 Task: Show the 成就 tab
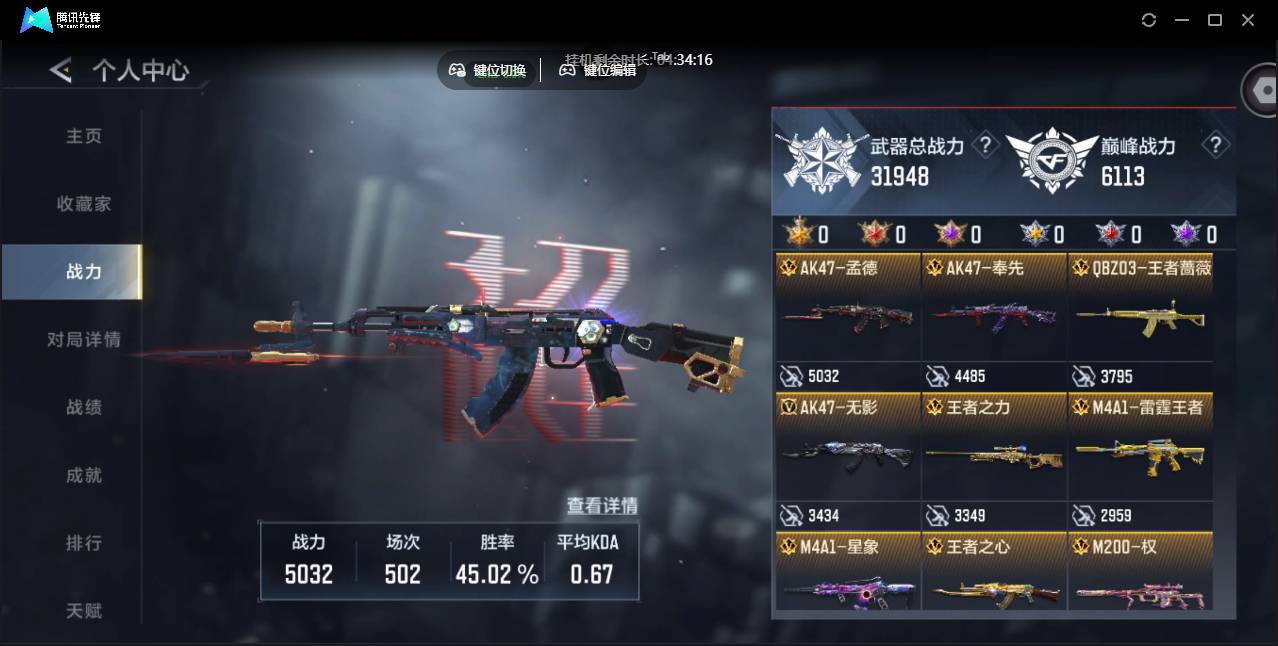click(x=84, y=476)
